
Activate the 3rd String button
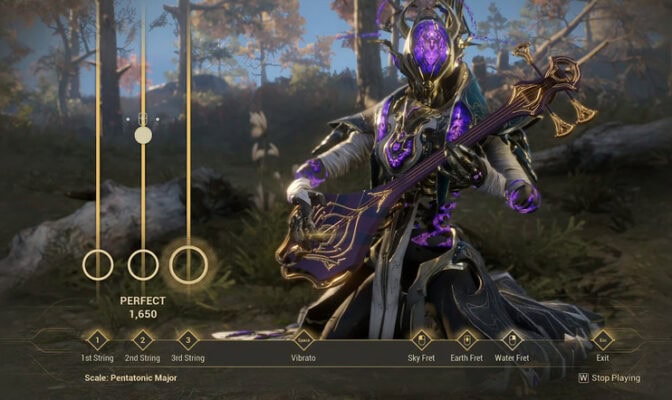click(x=187, y=340)
